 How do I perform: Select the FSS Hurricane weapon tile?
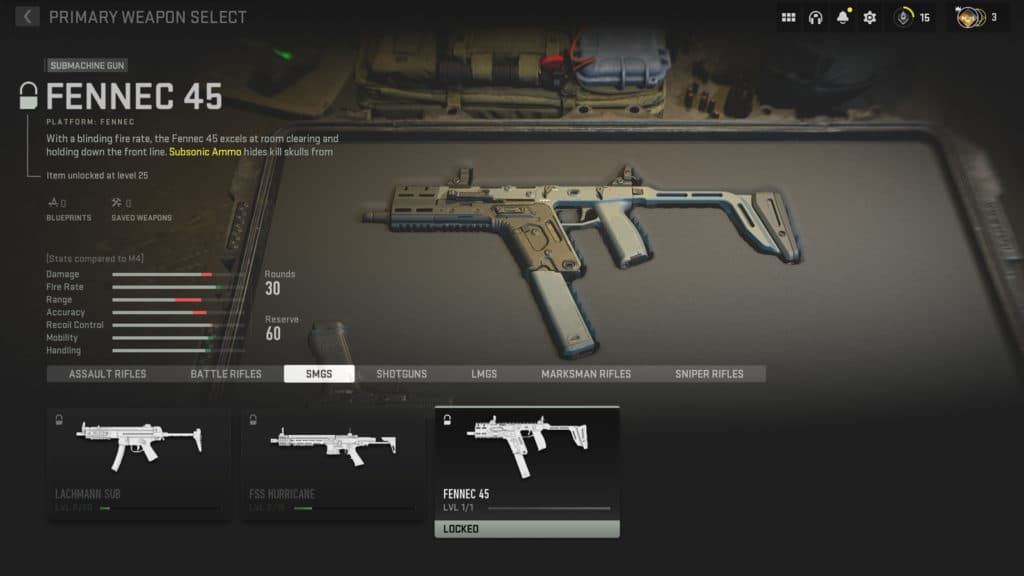pos(332,463)
